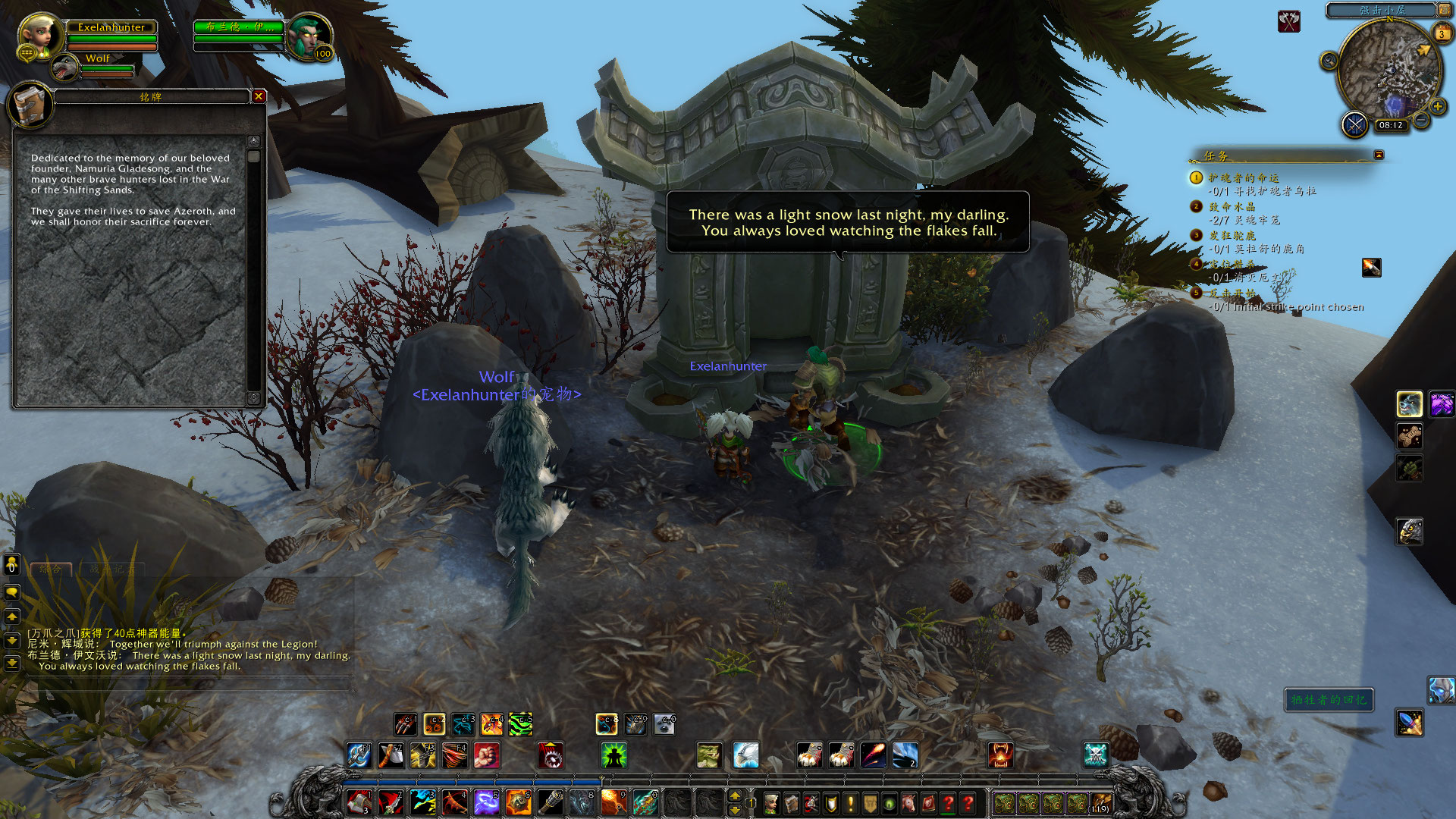1456x819 pixels.
Task: Page the action bar up
Action: coord(734,795)
